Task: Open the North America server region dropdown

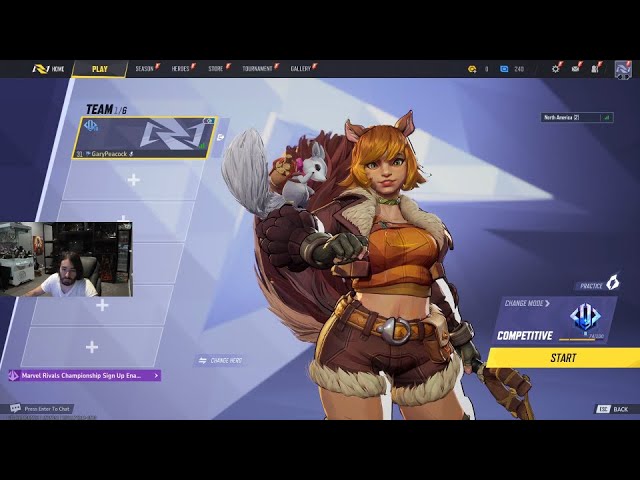Action: (577, 117)
